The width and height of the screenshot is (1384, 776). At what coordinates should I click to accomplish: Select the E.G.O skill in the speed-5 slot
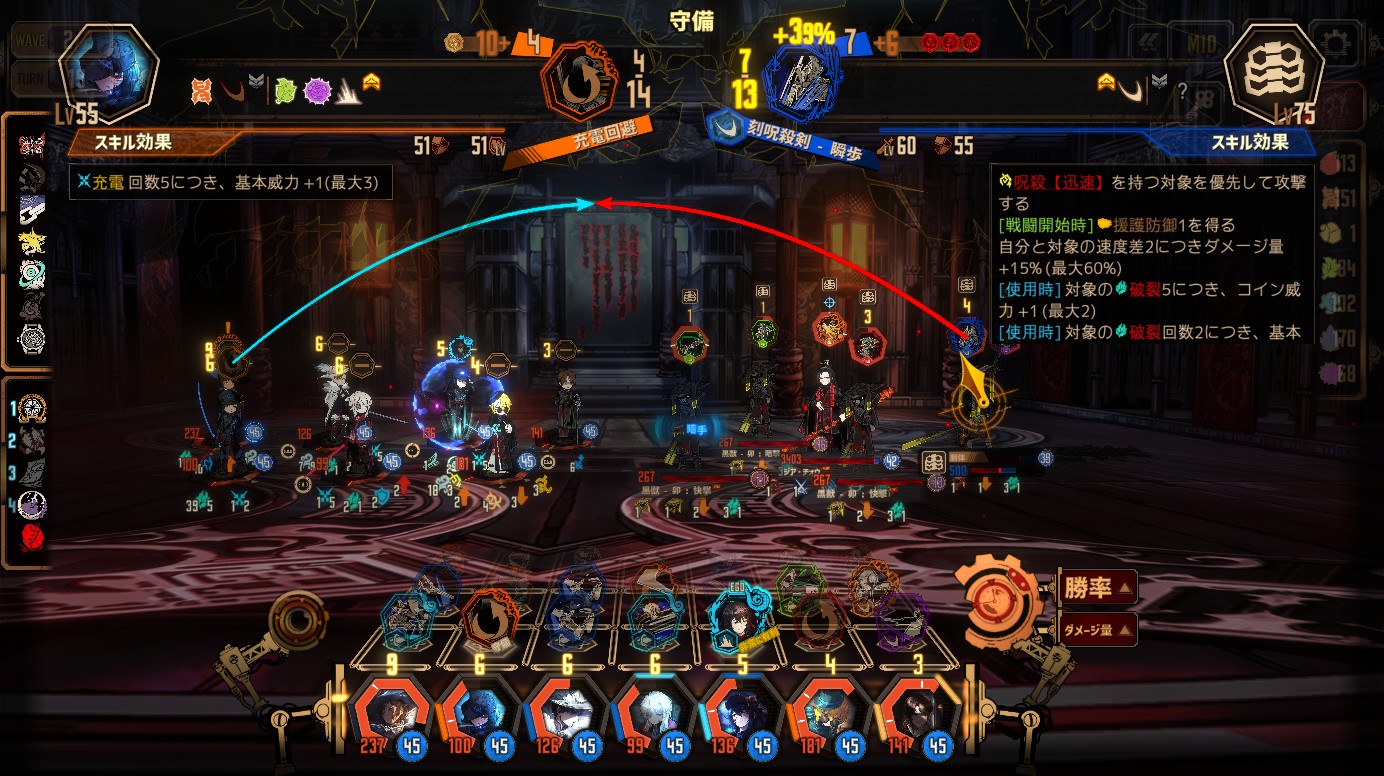pyautogui.click(x=740, y=620)
